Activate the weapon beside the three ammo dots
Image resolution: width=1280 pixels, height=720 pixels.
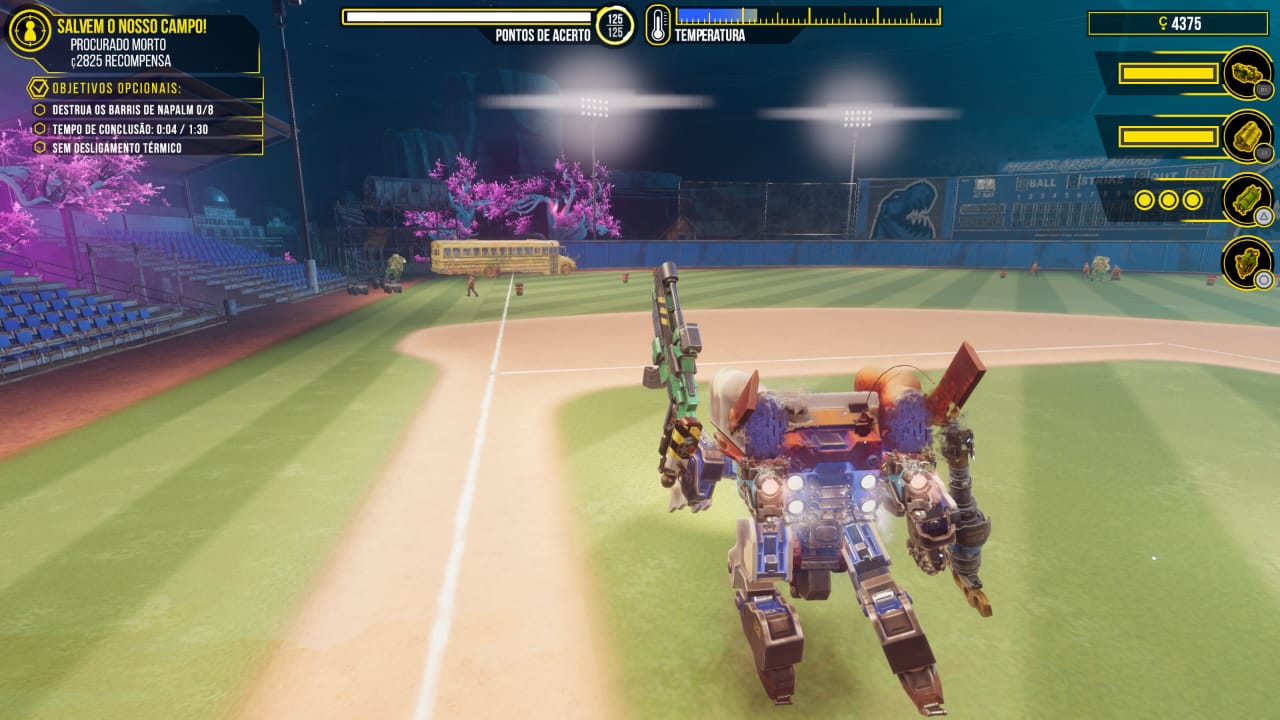[x=1246, y=200]
